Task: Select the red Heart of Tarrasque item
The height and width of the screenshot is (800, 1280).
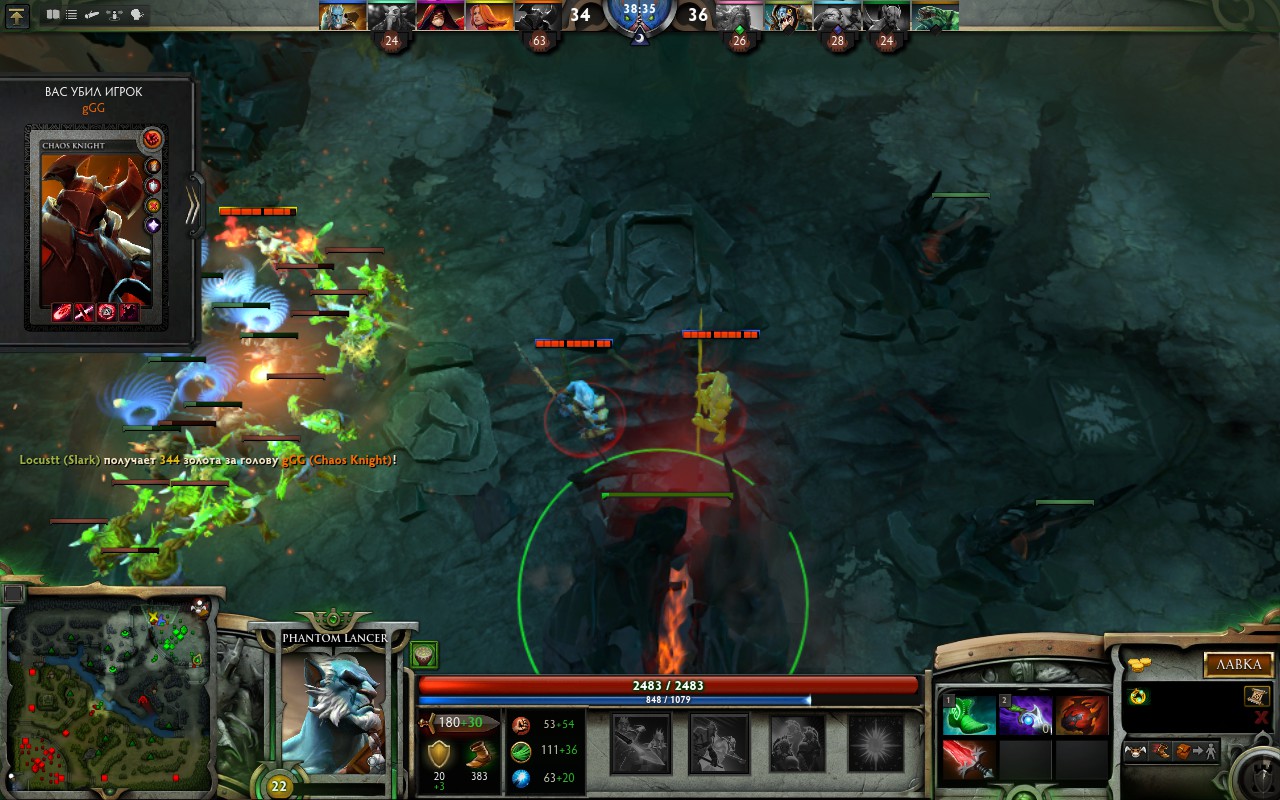Action: 1081,715
